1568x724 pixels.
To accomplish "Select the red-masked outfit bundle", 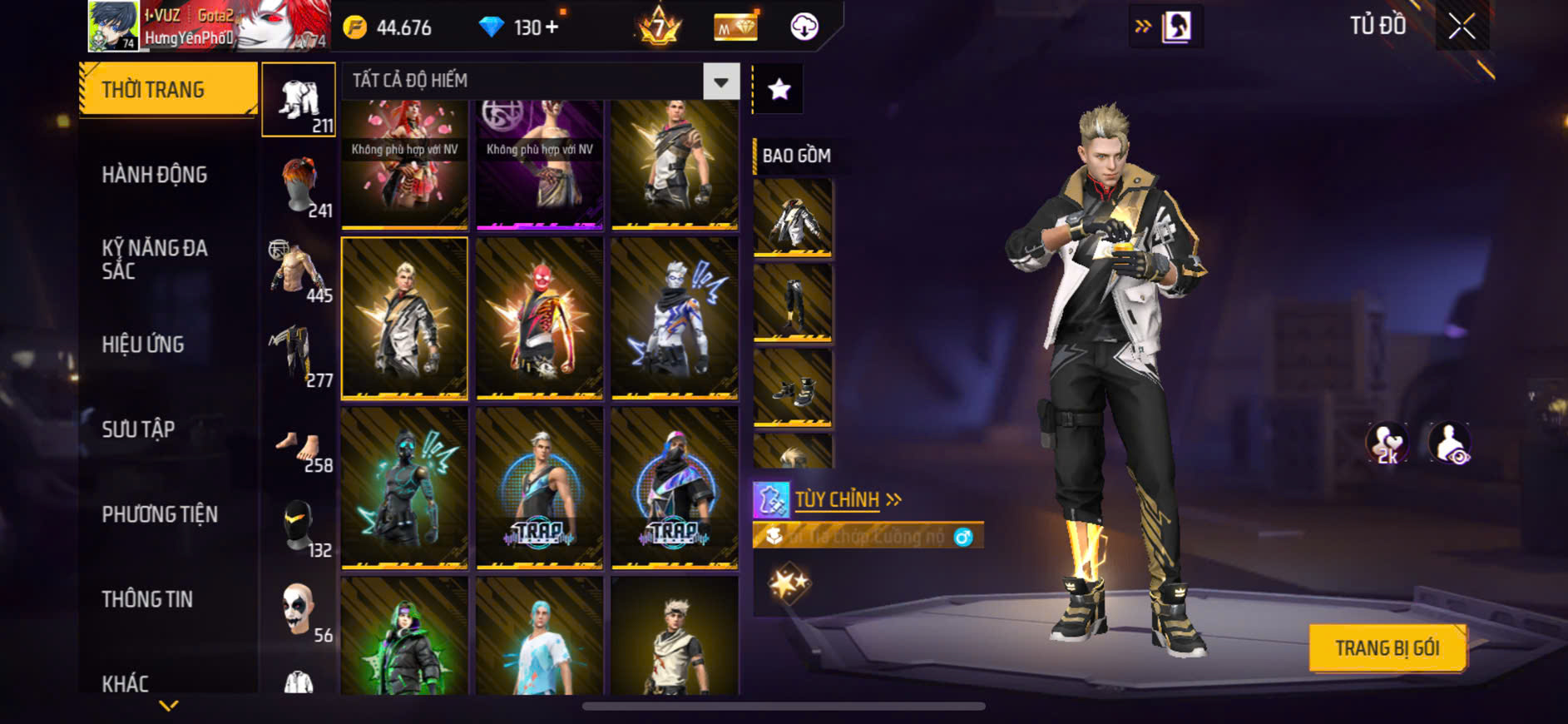I will coord(539,318).
